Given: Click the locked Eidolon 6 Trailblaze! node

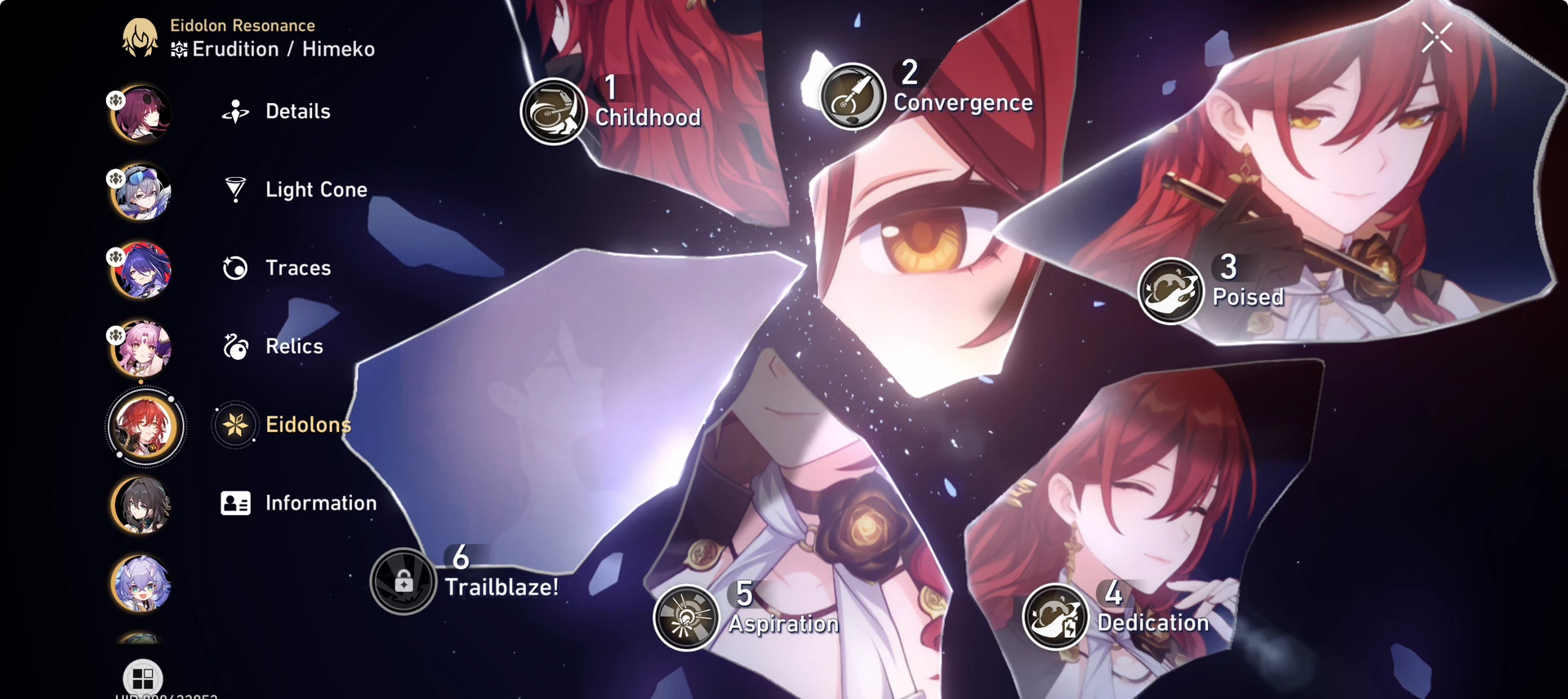Looking at the screenshot, I should point(403,581).
